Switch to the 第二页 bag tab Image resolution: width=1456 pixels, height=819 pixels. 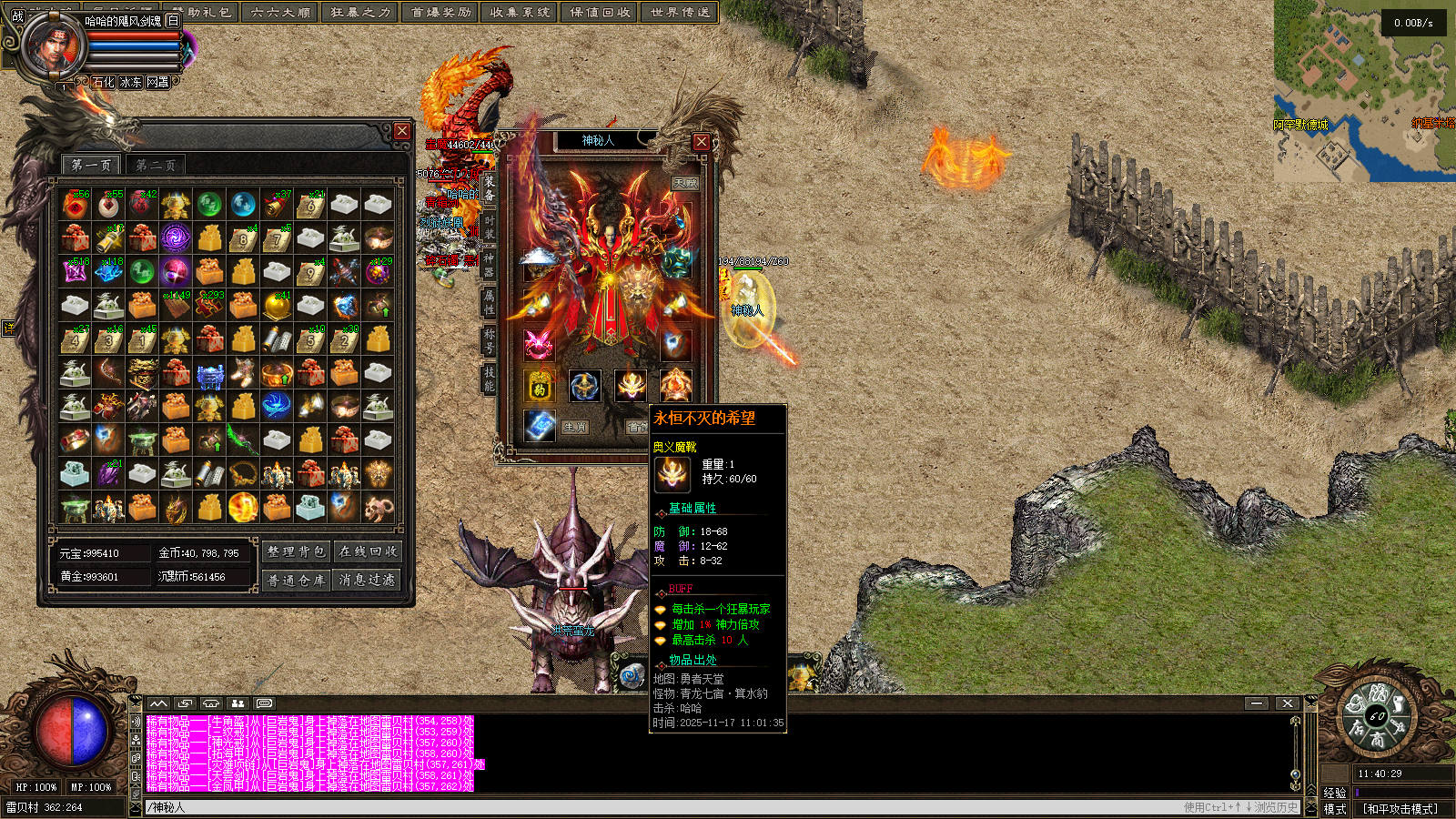click(156, 165)
